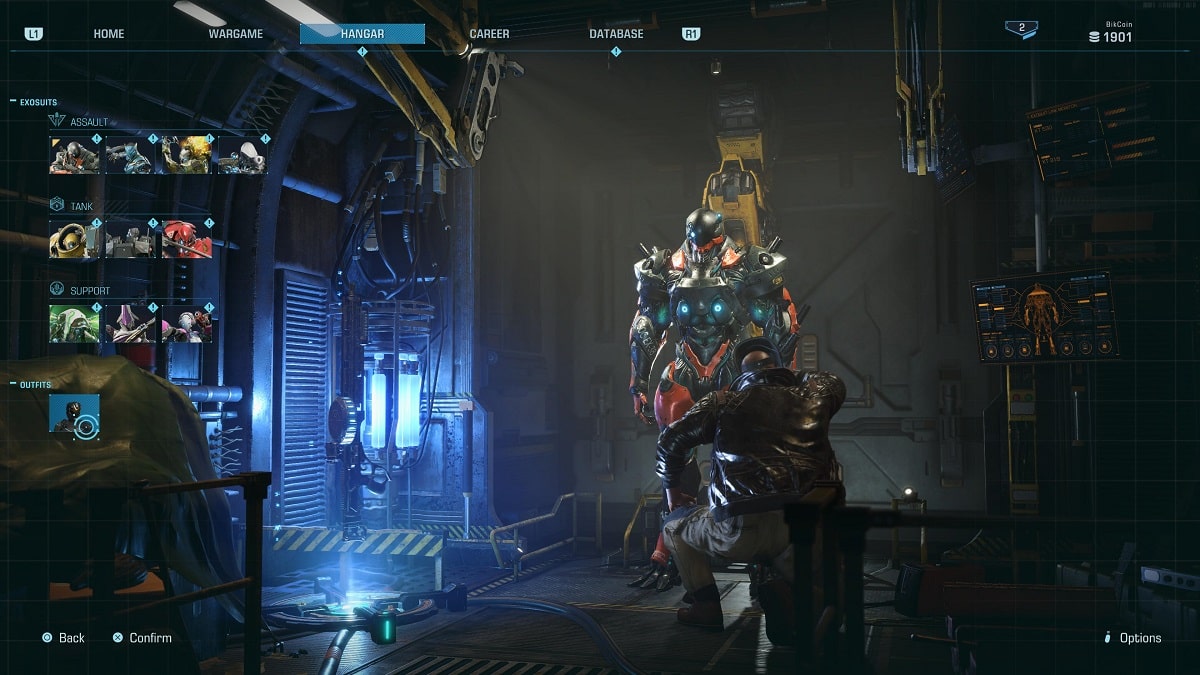
Task: Open the notifications icon beside BikCoin
Action: [1021, 29]
